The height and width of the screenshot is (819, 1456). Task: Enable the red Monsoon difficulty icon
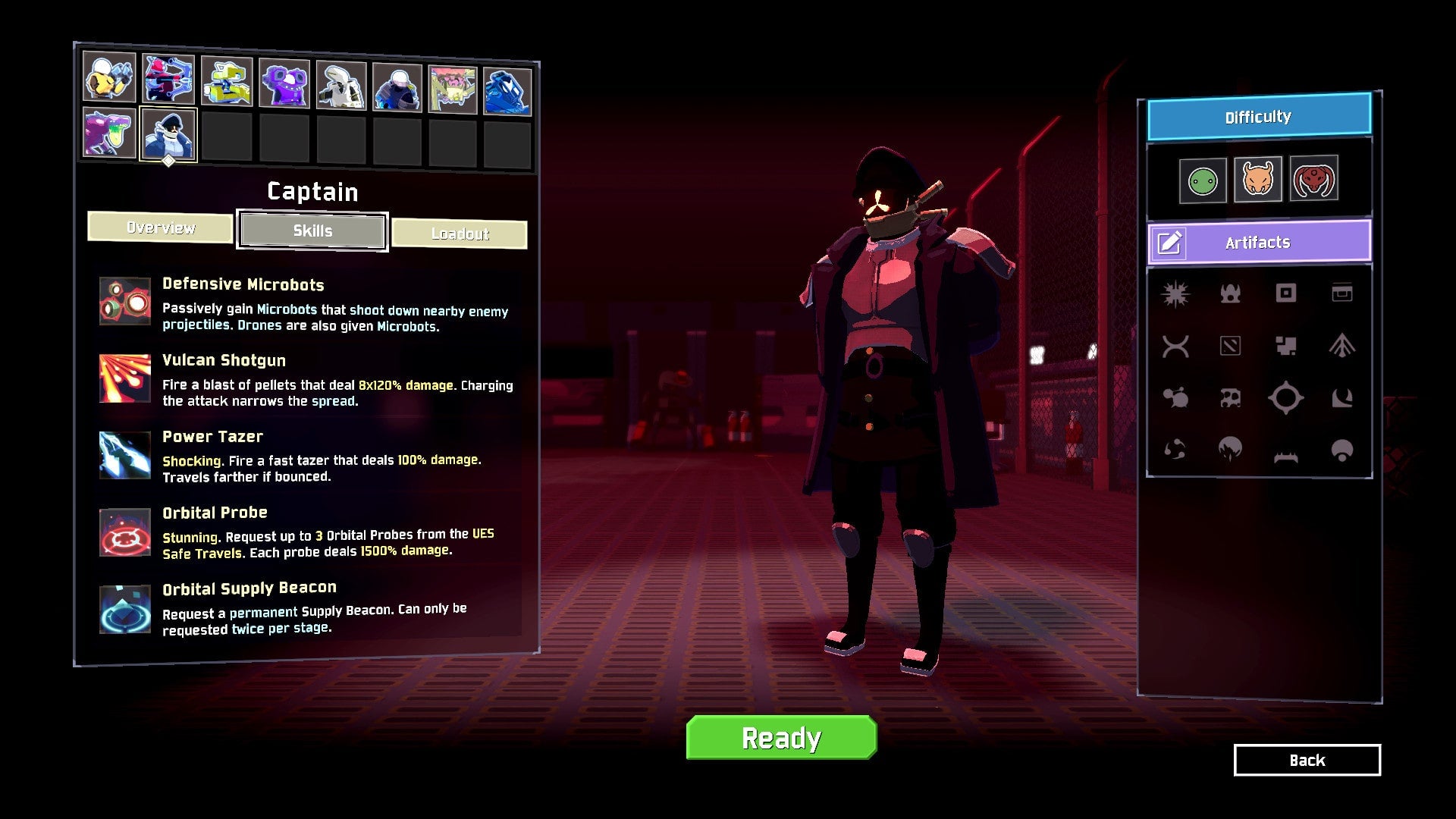coord(1313,180)
